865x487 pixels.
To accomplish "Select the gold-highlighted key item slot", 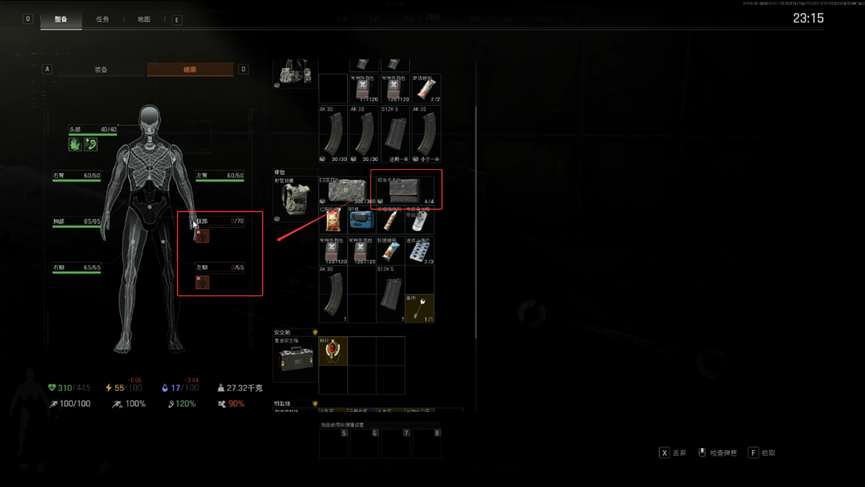I will pos(420,306).
